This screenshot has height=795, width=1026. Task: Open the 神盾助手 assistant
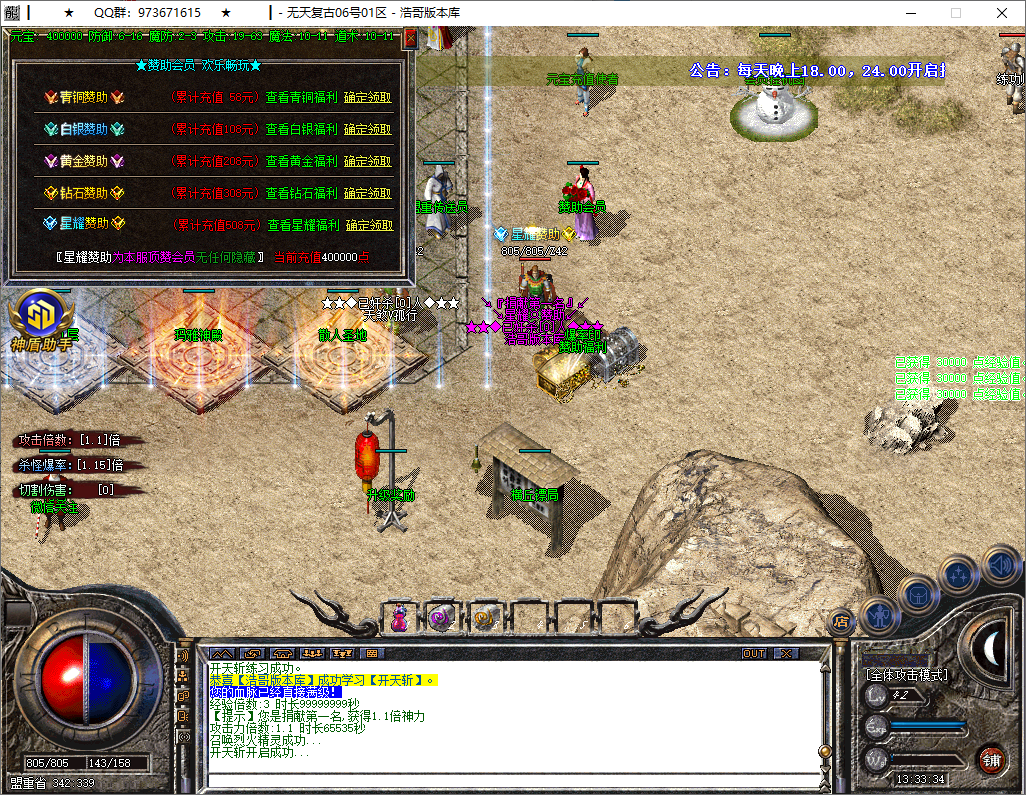(43, 319)
